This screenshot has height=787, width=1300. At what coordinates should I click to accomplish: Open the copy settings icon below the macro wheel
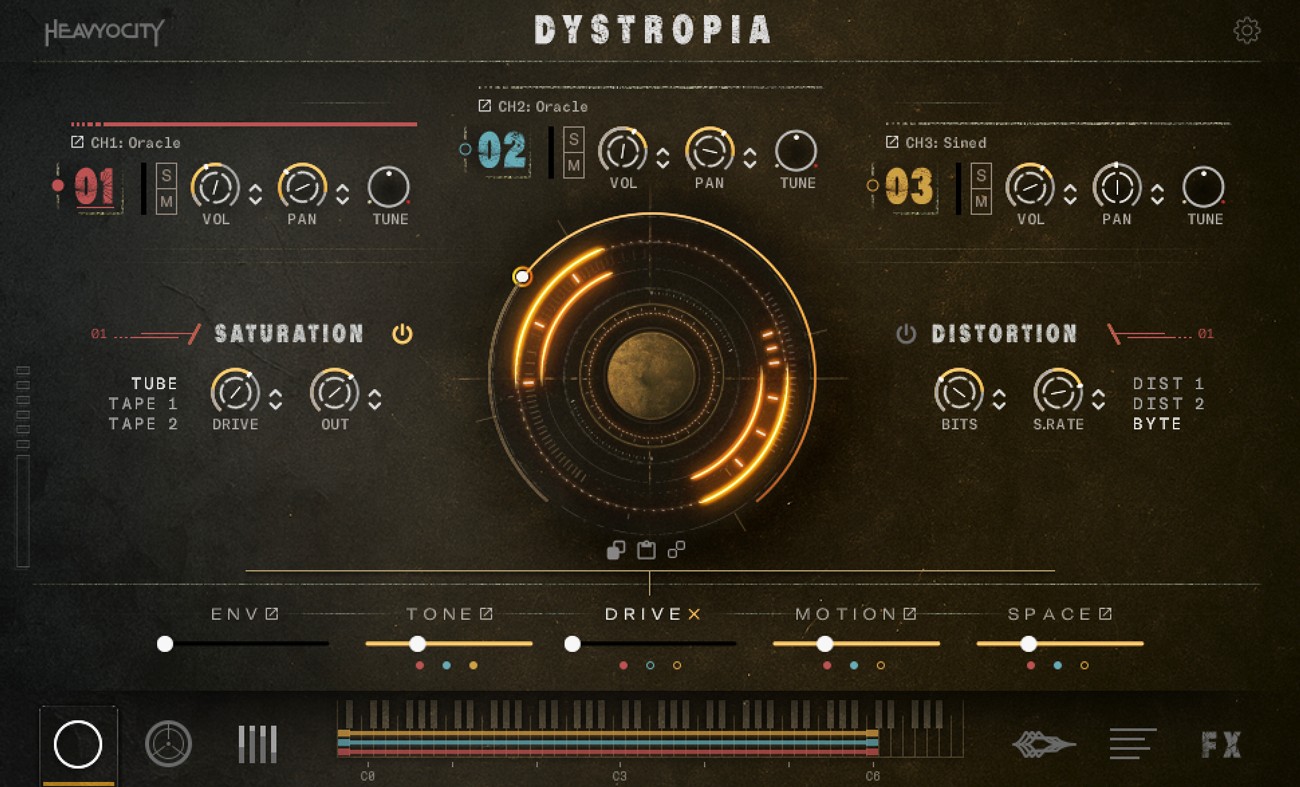coord(615,550)
